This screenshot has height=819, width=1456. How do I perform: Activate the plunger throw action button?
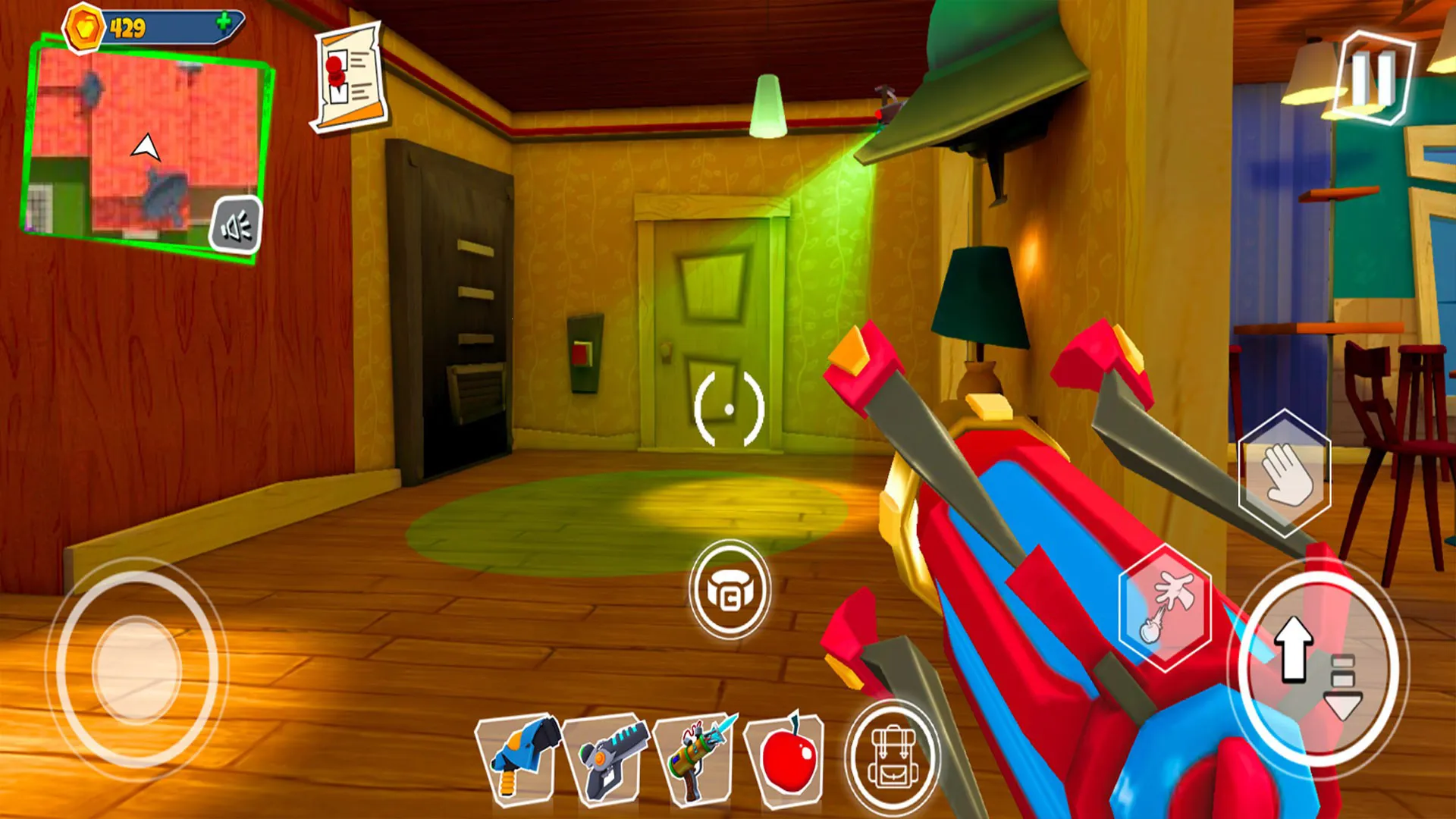click(x=1164, y=607)
